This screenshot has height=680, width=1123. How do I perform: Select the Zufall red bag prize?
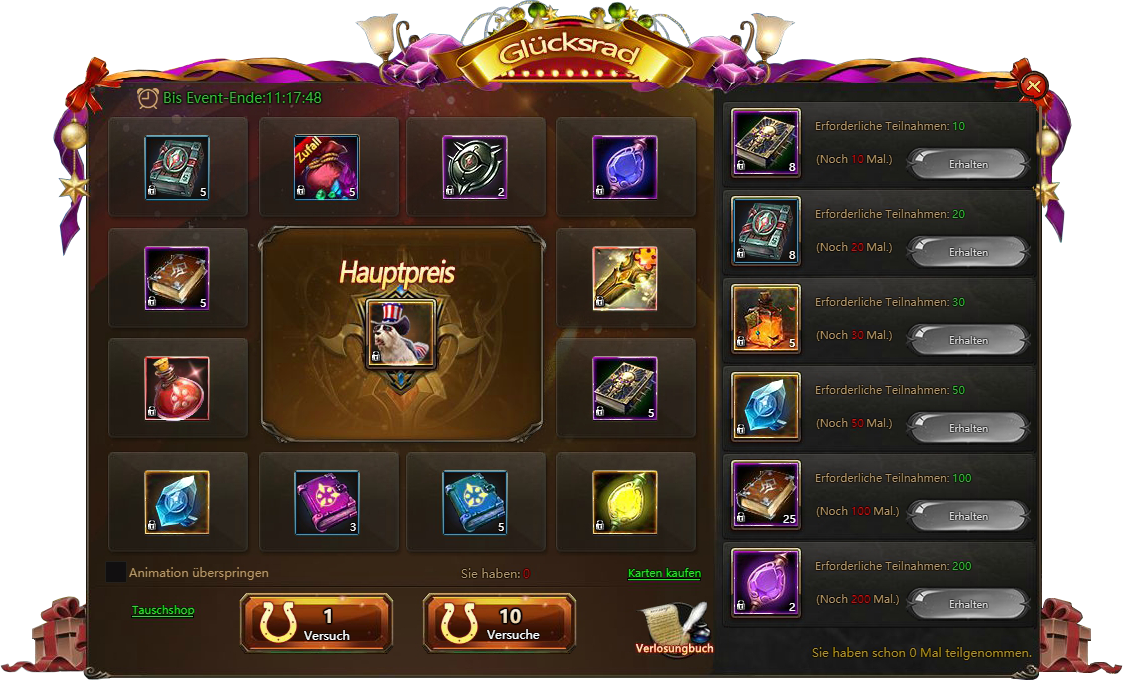[327, 167]
